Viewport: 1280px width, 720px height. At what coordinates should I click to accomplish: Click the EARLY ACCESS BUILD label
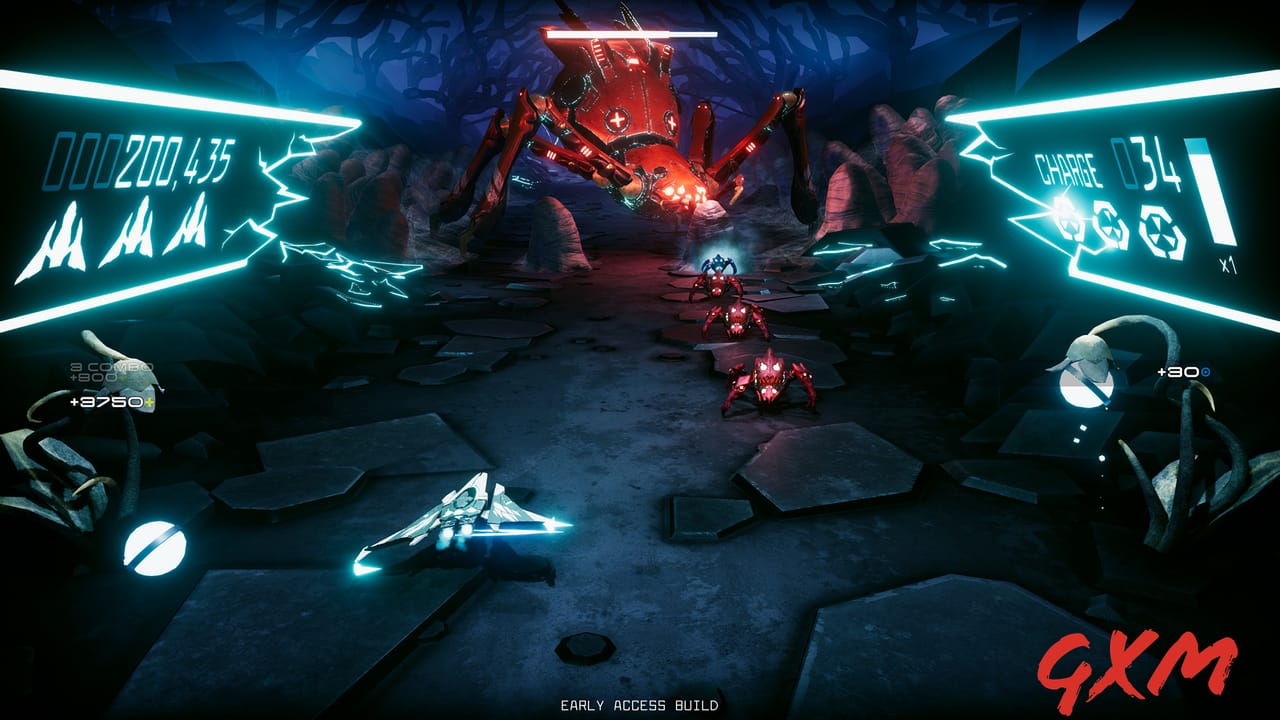(640, 704)
